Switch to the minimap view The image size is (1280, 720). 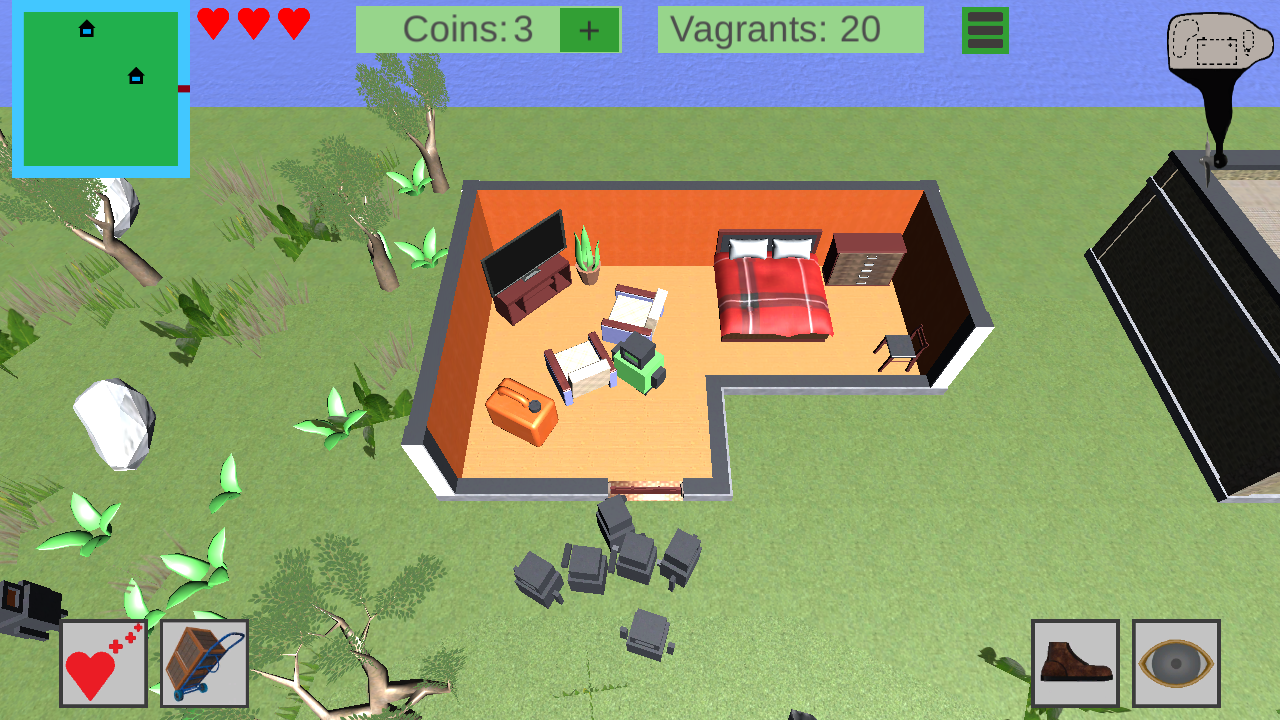click(98, 87)
